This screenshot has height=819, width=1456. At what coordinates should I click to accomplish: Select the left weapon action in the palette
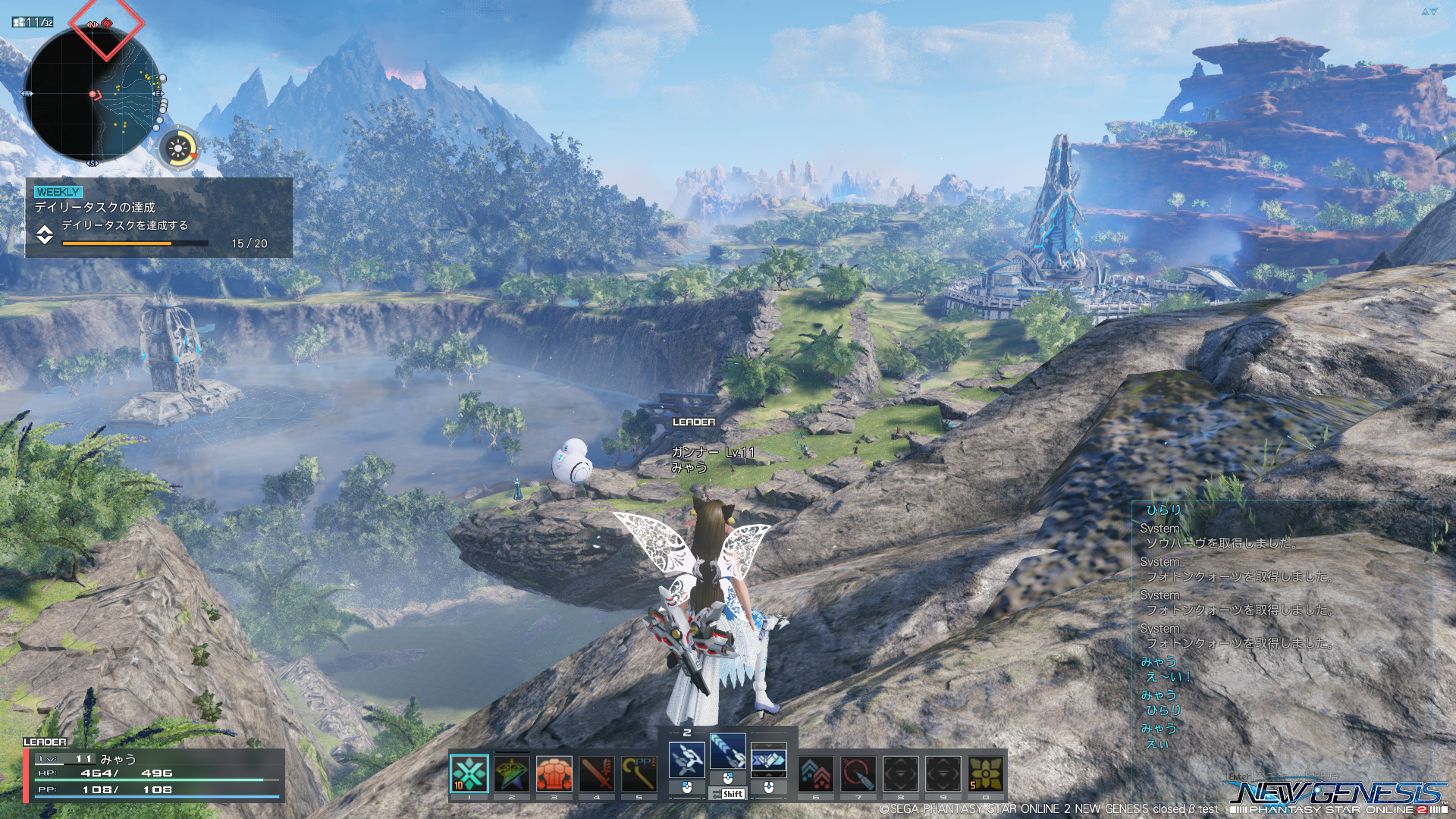[687, 759]
